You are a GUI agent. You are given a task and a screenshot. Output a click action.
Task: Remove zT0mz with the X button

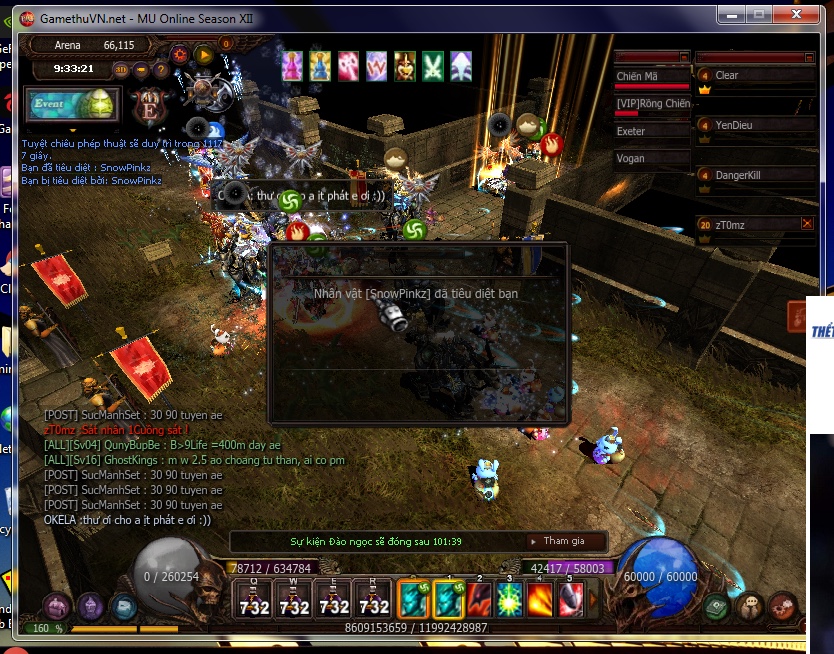(x=807, y=224)
